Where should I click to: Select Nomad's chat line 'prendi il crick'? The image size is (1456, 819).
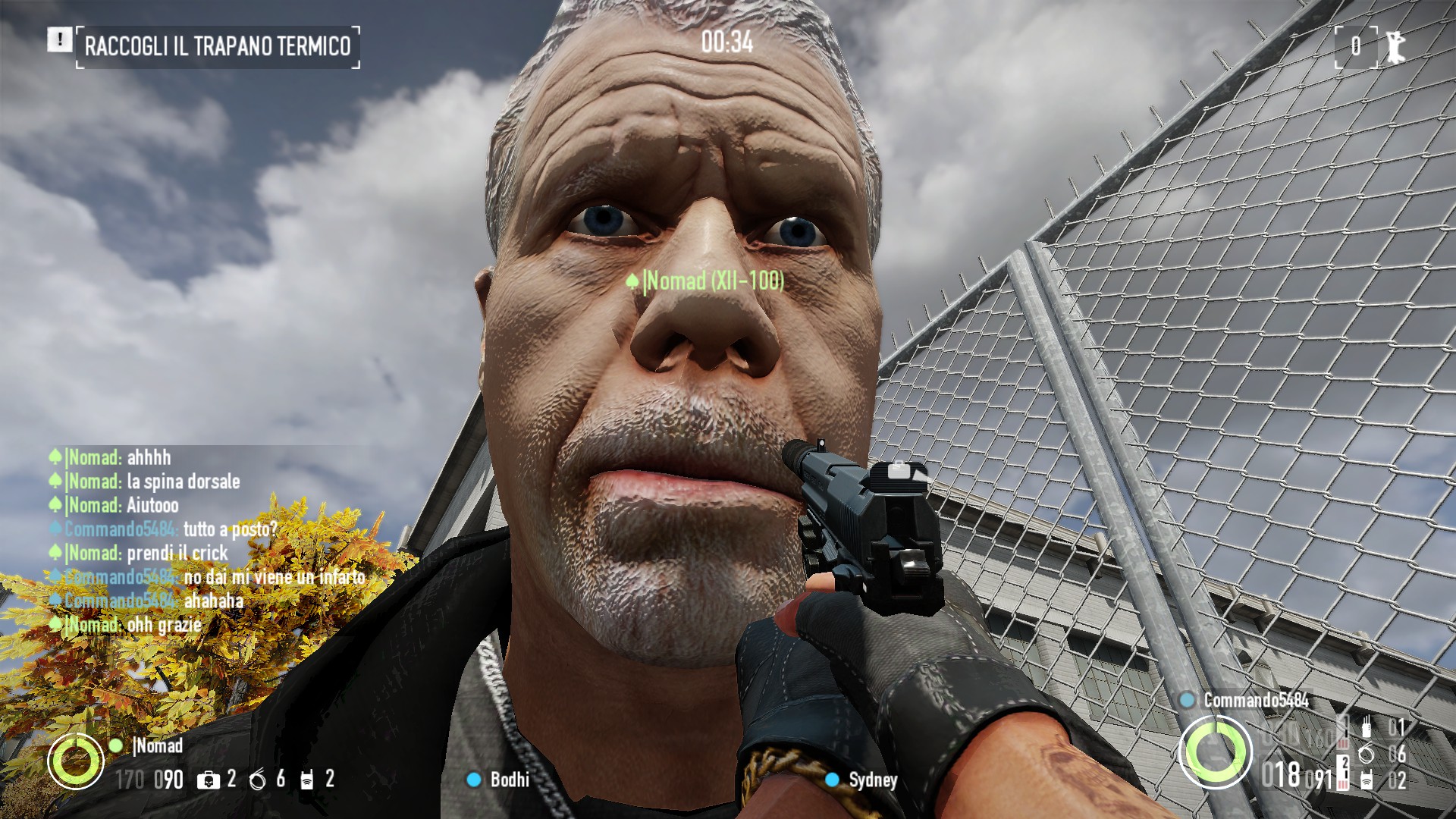(177, 554)
